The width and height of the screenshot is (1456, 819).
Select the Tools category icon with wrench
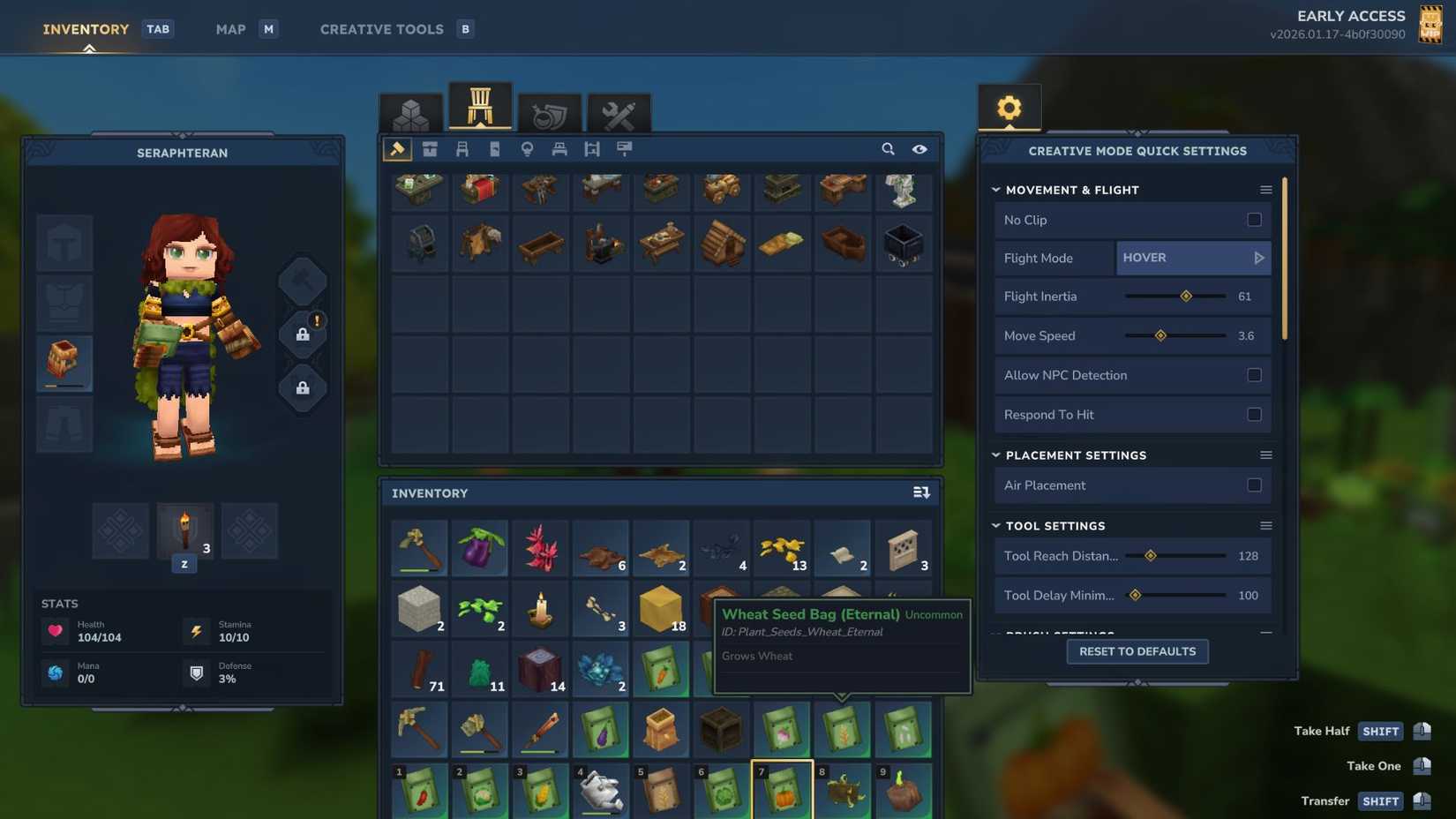(619, 113)
